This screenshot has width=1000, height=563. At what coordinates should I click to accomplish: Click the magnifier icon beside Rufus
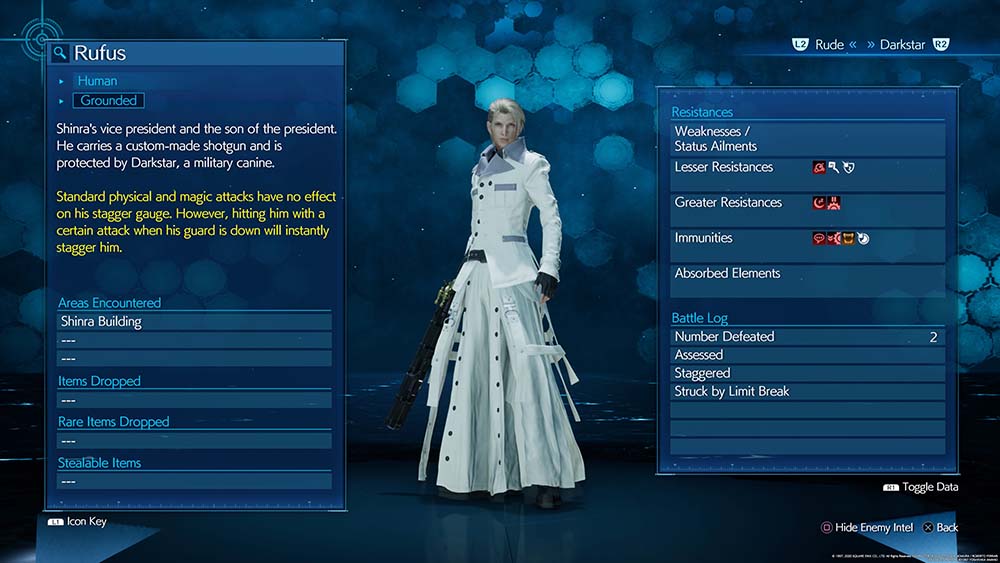click(x=61, y=53)
